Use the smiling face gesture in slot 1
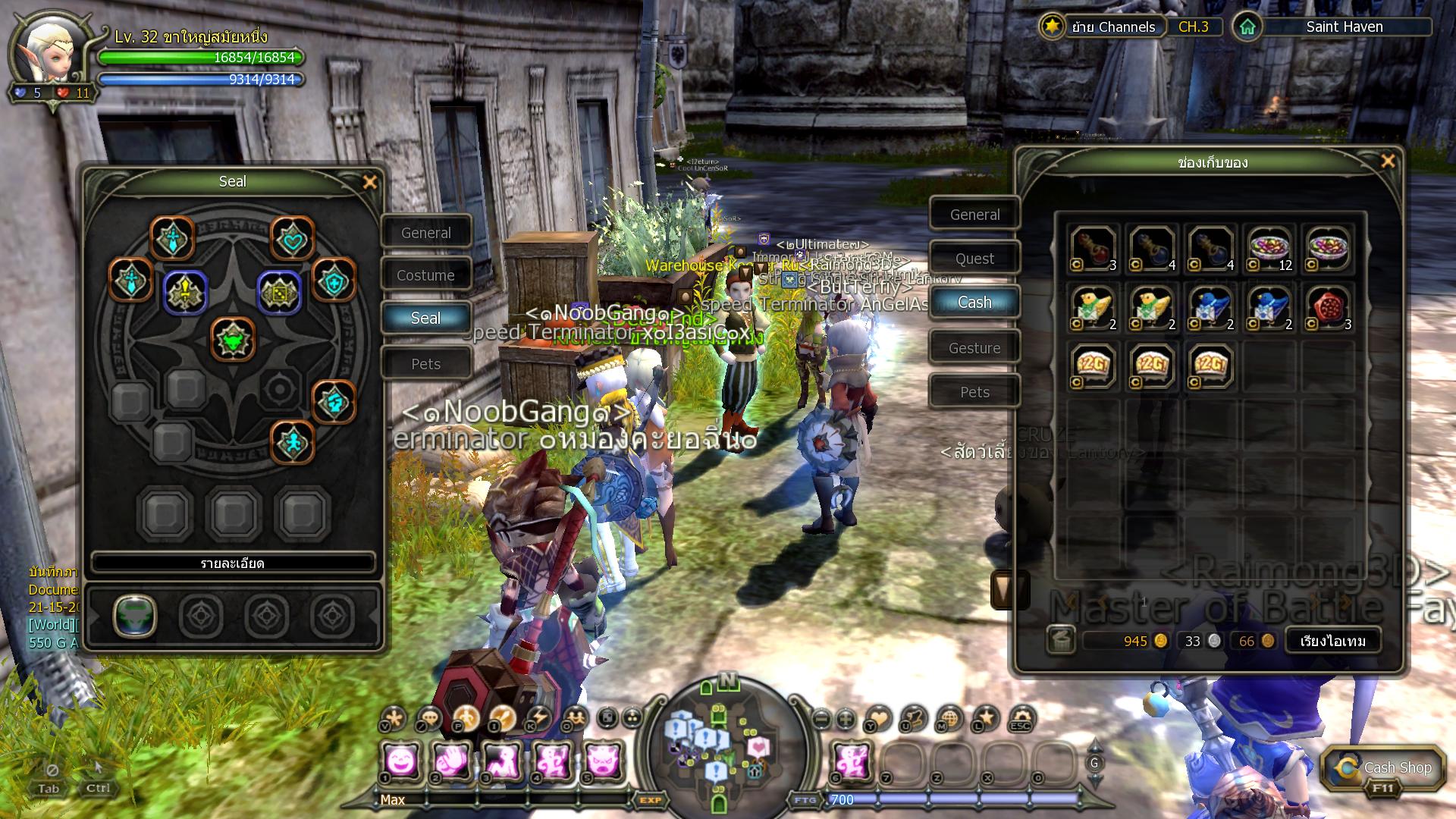1456x819 pixels. tap(401, 760)
